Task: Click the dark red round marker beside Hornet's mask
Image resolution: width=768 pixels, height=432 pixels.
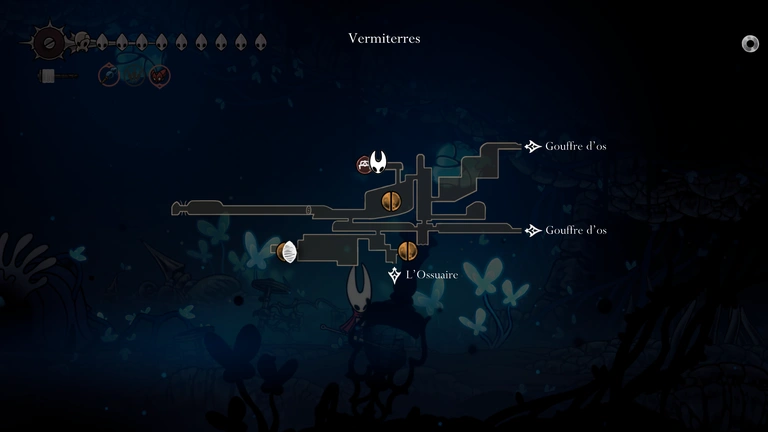Action: pyautogui.click(x=365, y=165)
